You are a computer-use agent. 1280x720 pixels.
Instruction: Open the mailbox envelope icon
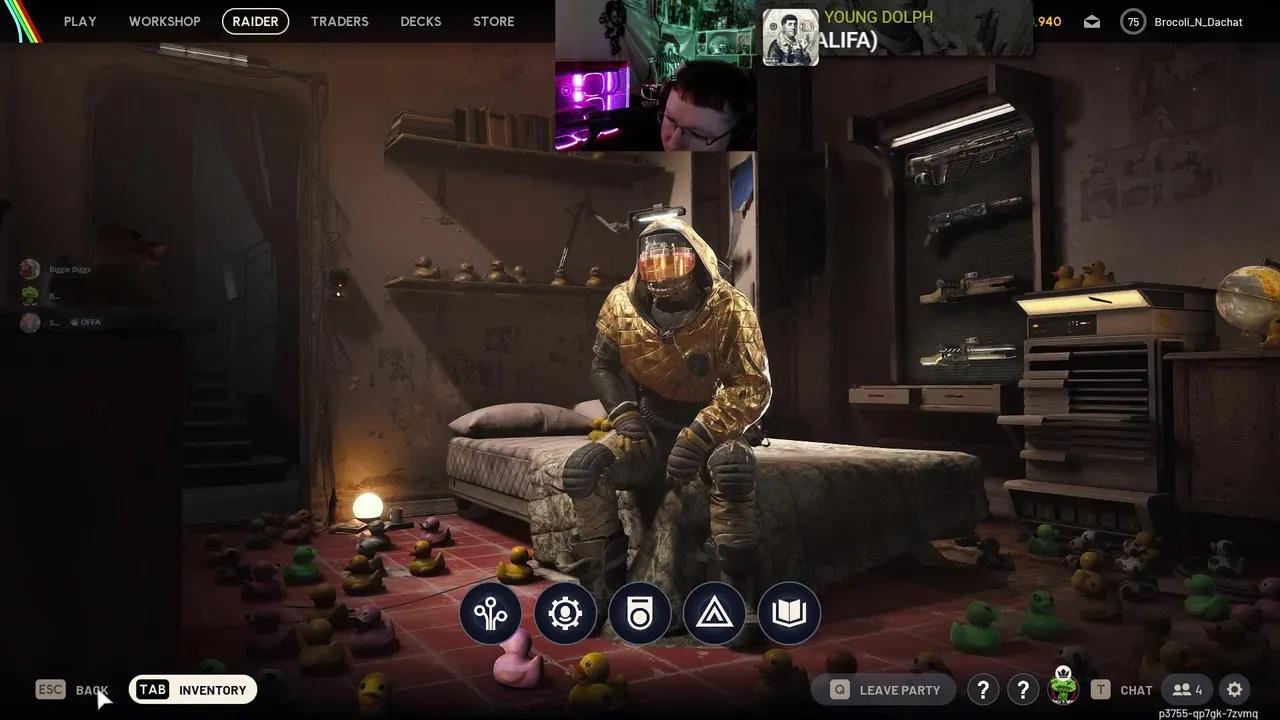1091,21
